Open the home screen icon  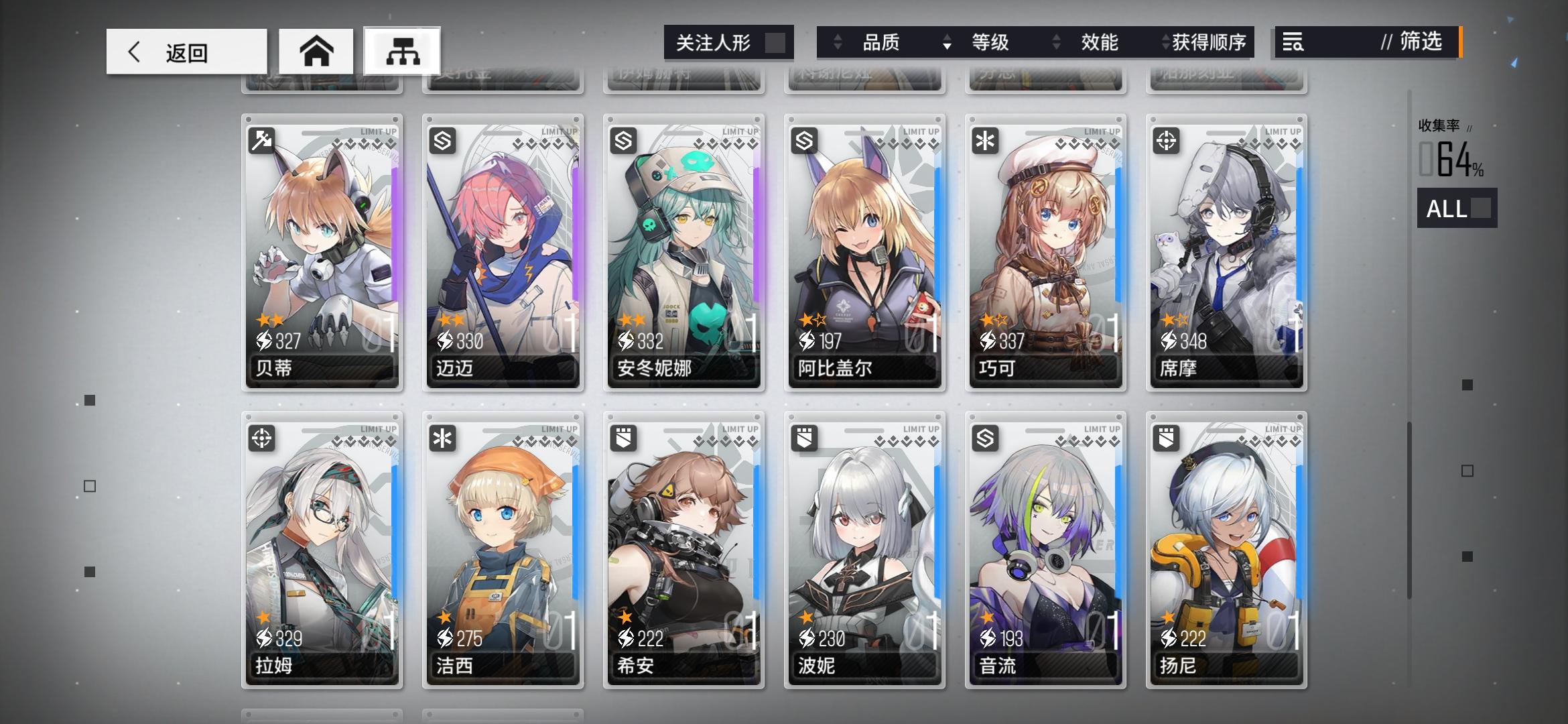coord(317,50)
